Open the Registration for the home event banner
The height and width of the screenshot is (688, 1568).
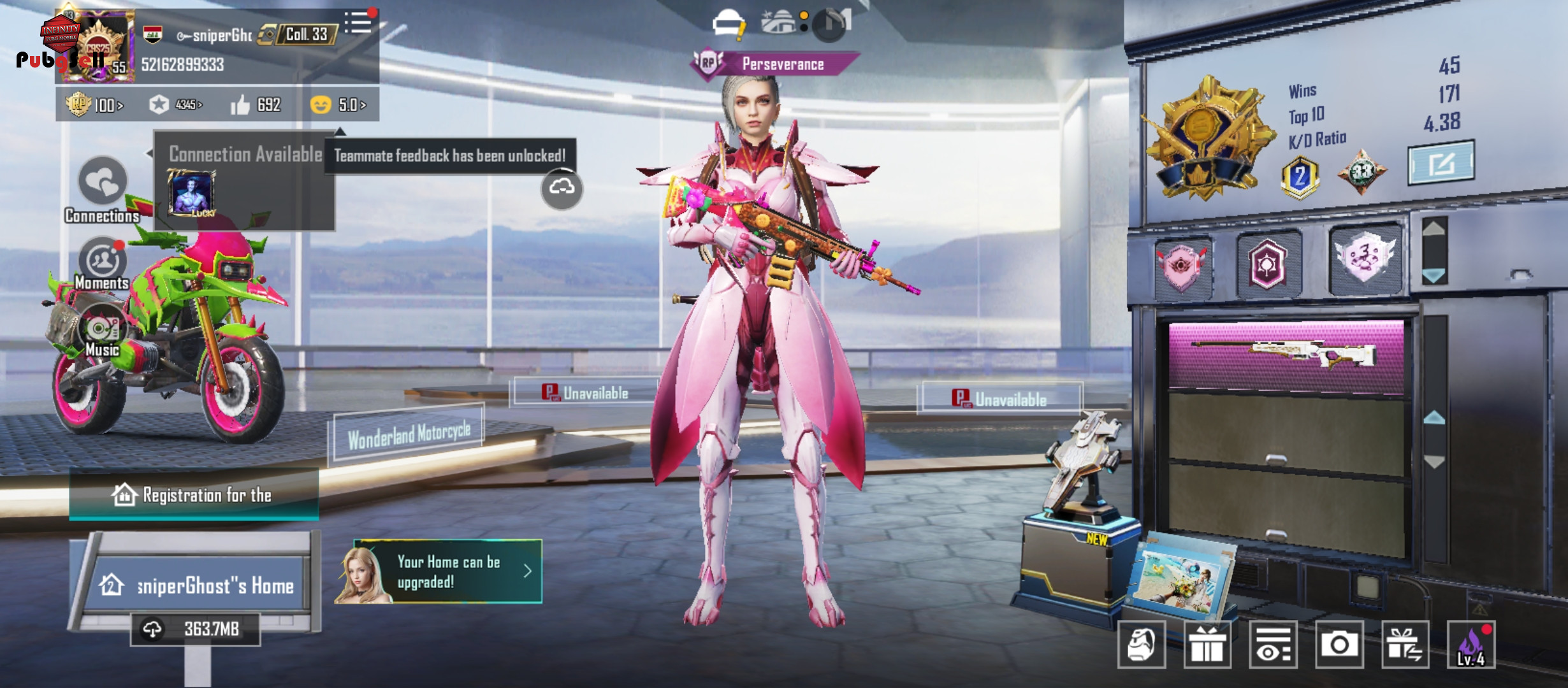(x=194, y=495)
